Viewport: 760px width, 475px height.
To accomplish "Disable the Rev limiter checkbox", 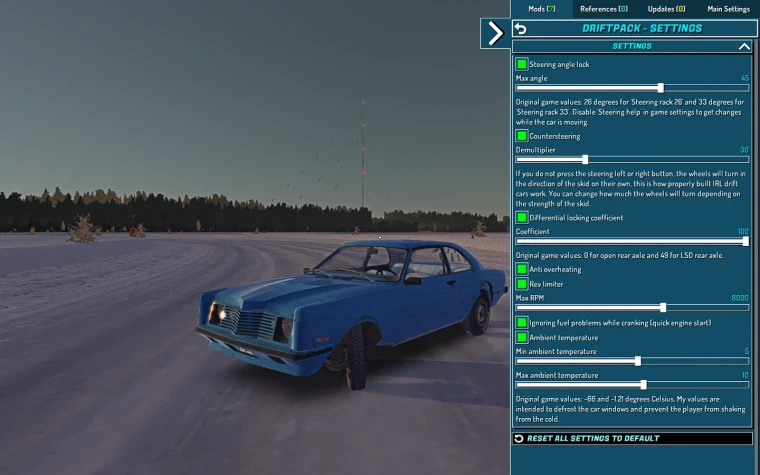I will click(x=522, y=284).
